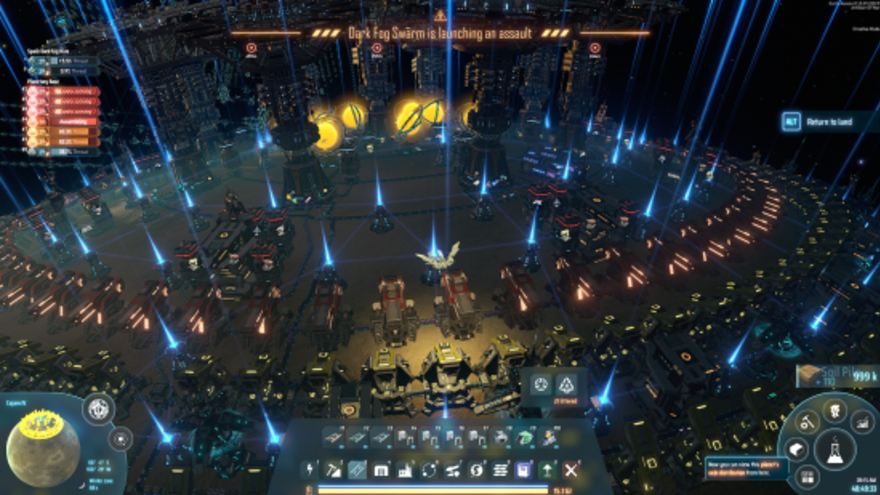880x495 pixels.
Task: Select the first conveyor belt hotbar slot
Action: point(334,438)
